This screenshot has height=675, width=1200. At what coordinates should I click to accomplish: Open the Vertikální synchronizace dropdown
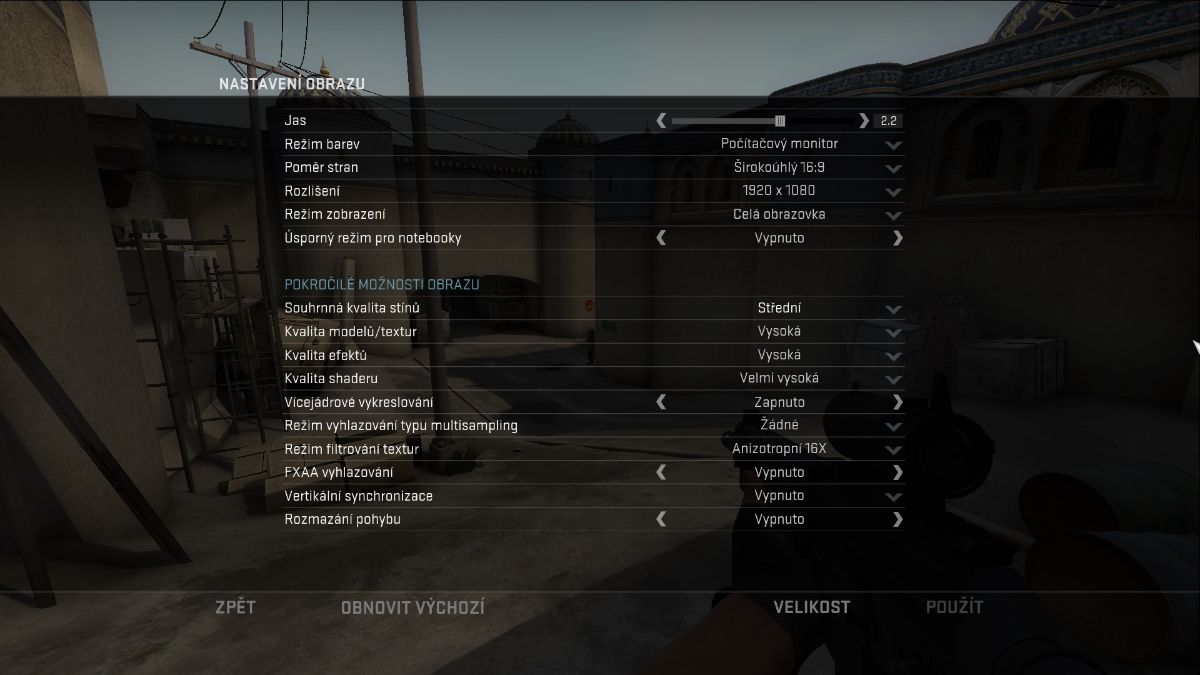(x=893, y=496)
